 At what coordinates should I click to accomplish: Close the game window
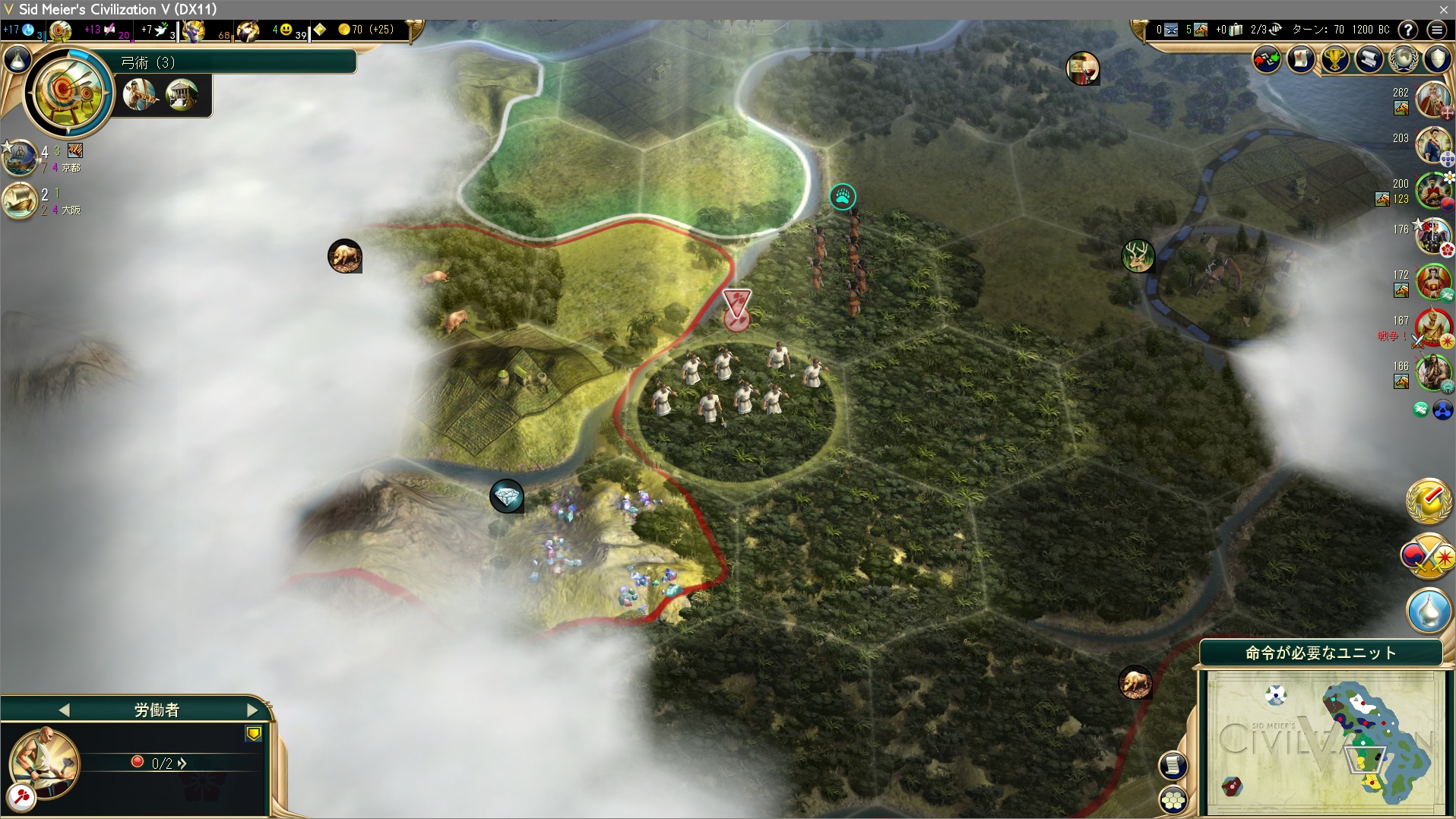coord(1443,9)
